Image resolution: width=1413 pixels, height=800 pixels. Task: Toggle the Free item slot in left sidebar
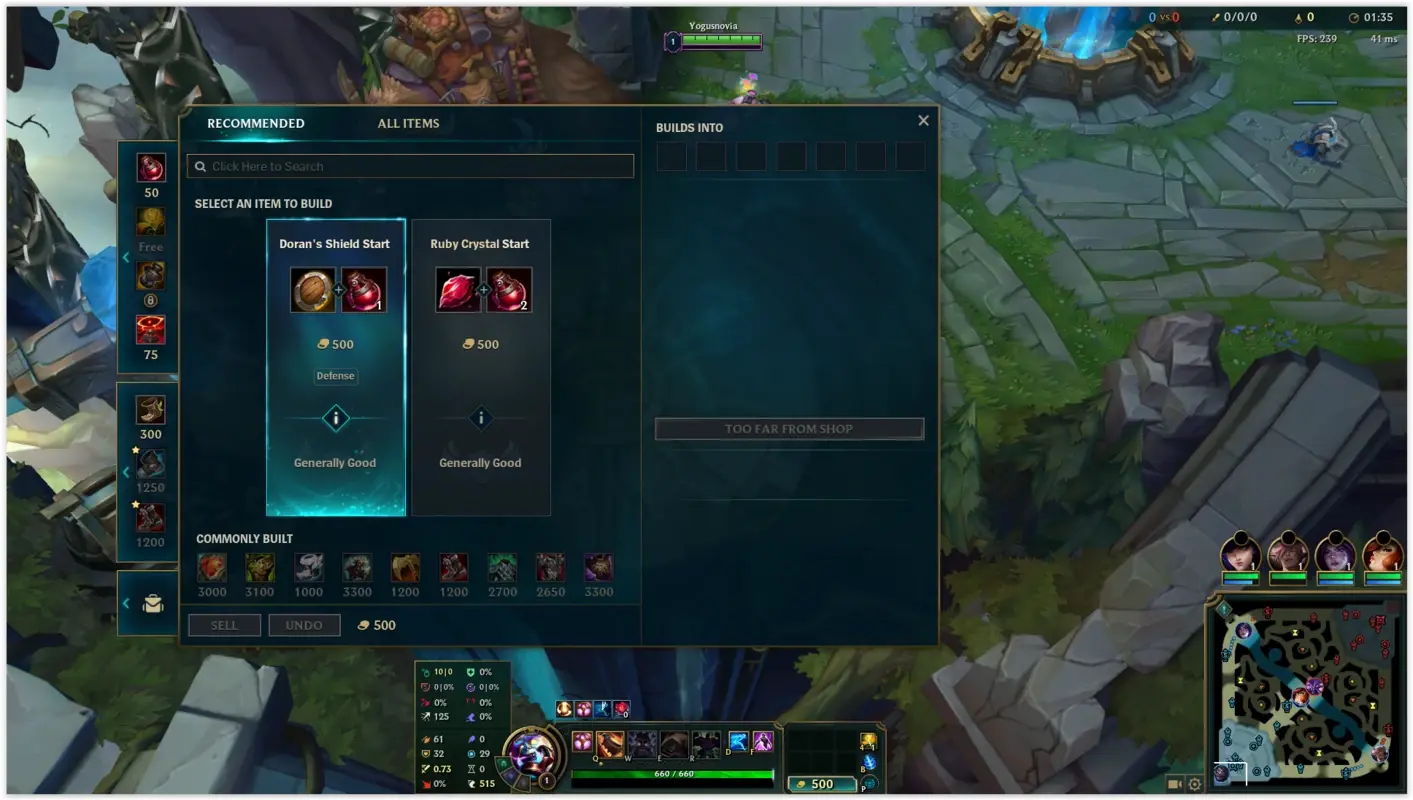click(x=148, y=221)
